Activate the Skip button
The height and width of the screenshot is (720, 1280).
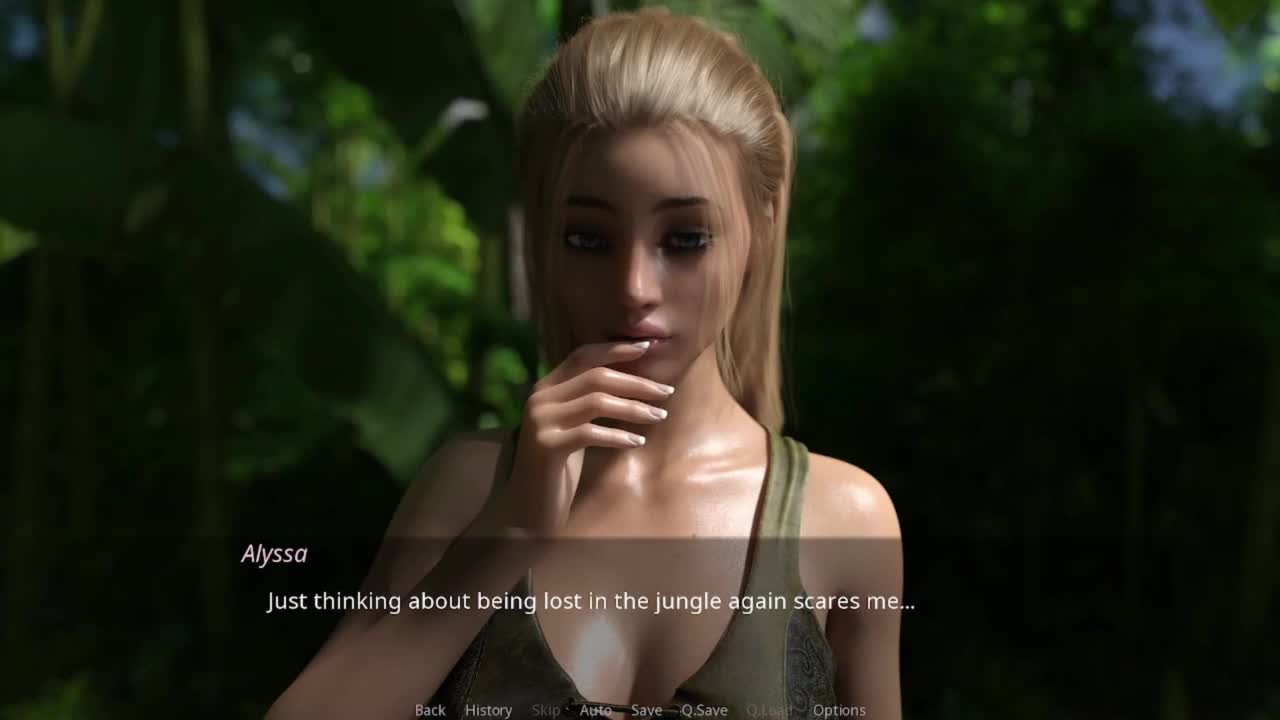[x=546, y=710]
